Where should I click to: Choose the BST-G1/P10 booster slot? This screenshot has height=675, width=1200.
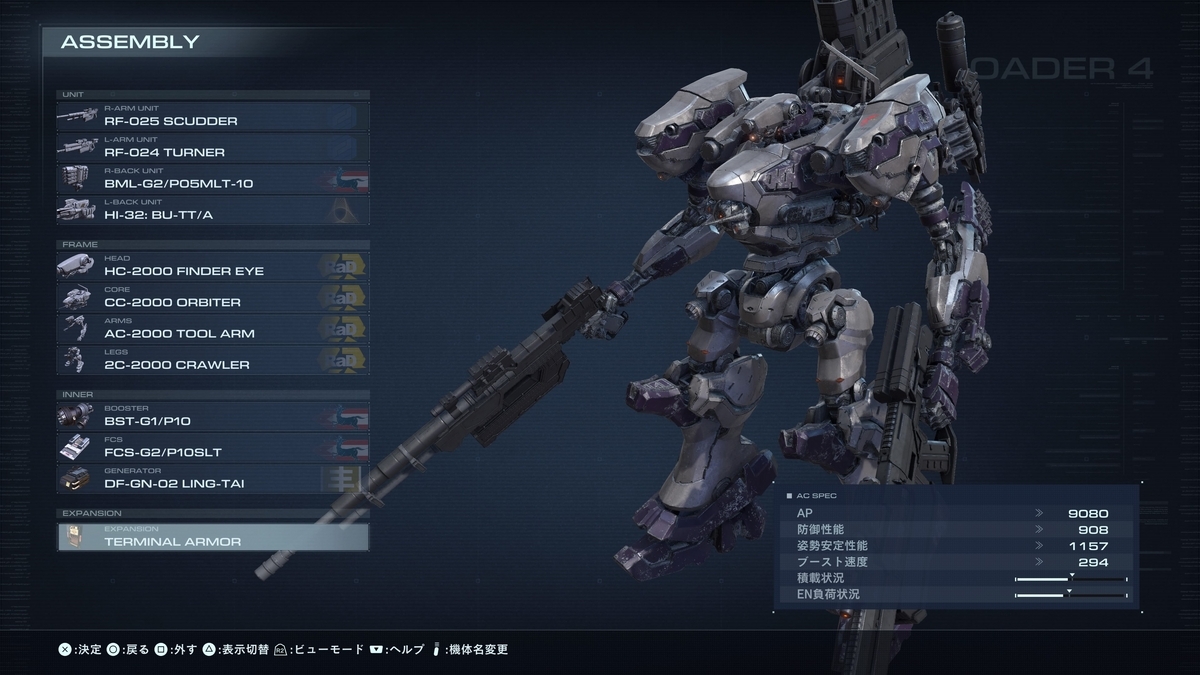pyautogui.click(x=212, y=416)
